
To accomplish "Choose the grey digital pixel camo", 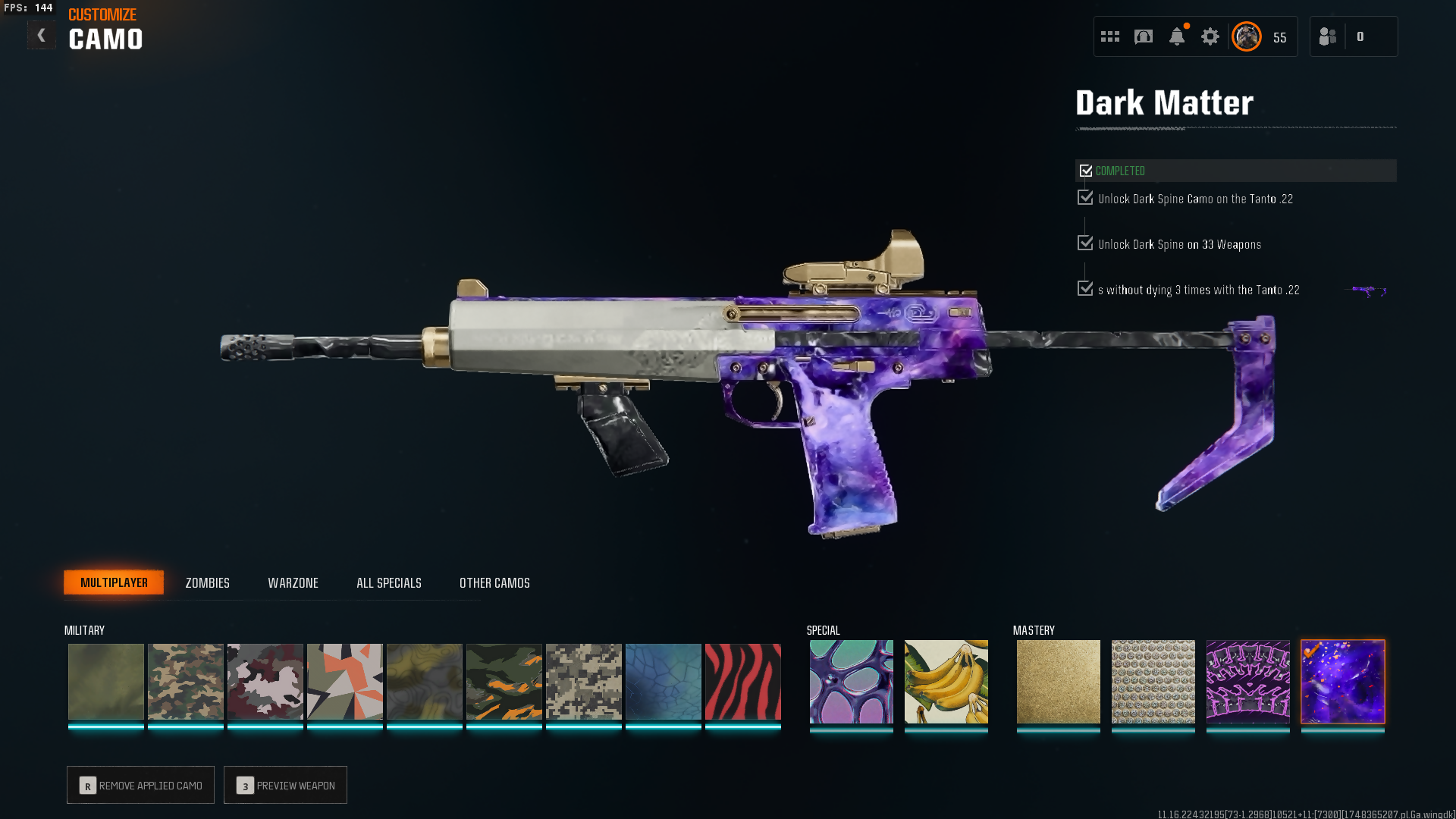I will (583, 682).
